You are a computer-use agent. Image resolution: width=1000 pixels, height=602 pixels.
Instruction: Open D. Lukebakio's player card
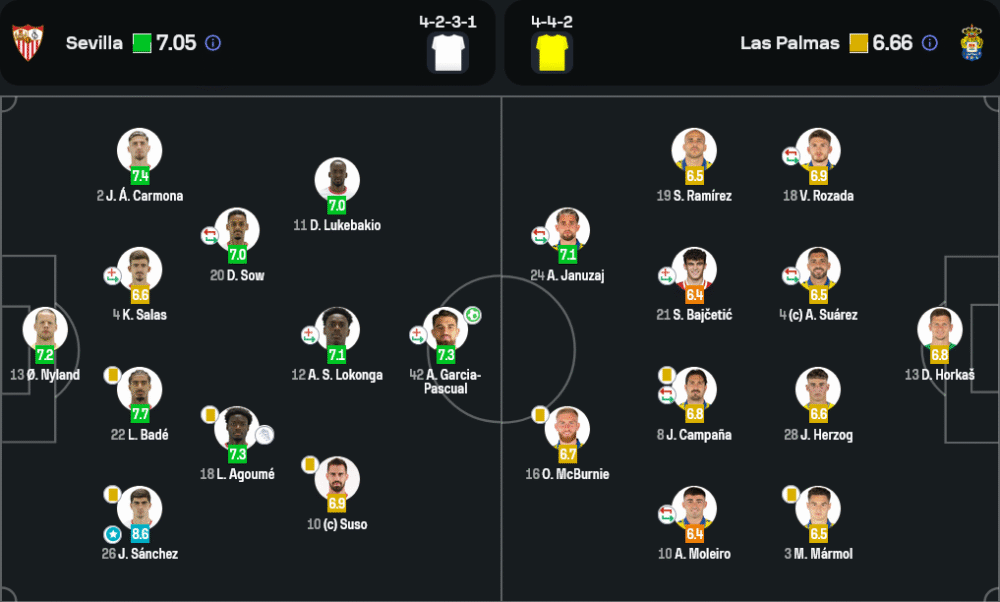[x=337, y=180]
